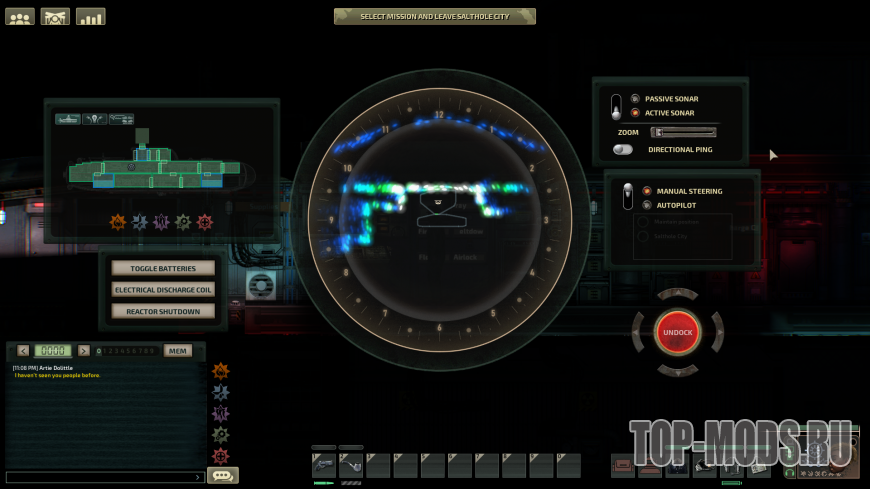Select the Active Sonar option

636,113
